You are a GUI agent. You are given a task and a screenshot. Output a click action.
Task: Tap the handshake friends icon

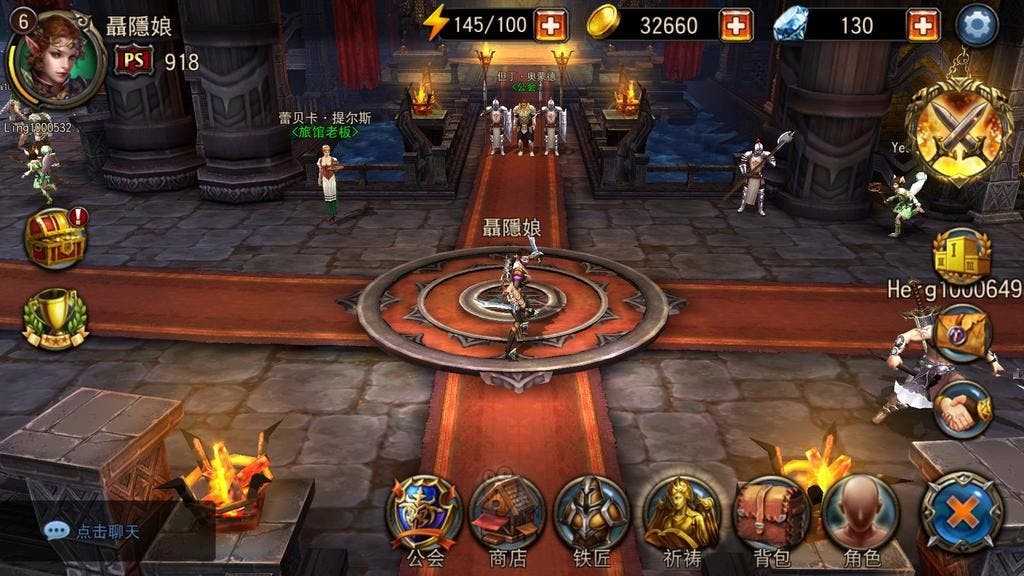962,408
